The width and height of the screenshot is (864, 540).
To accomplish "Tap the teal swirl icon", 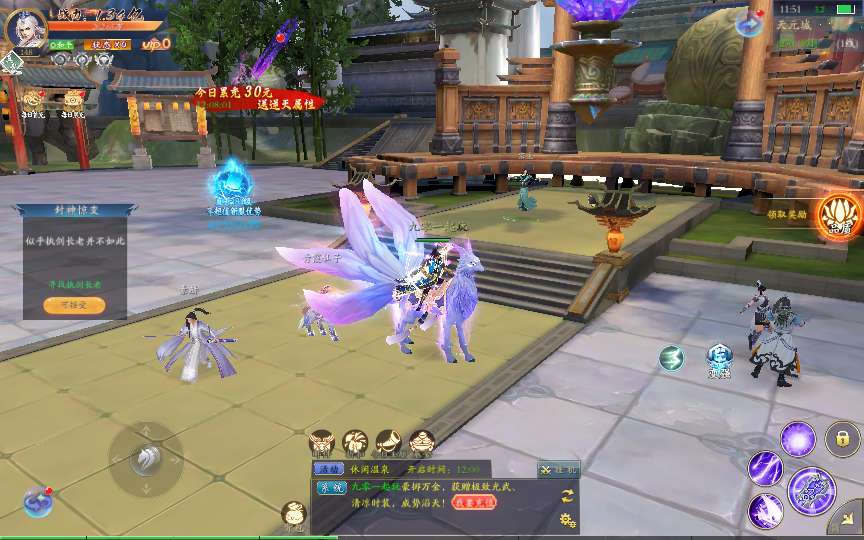I will click(671, 358).
